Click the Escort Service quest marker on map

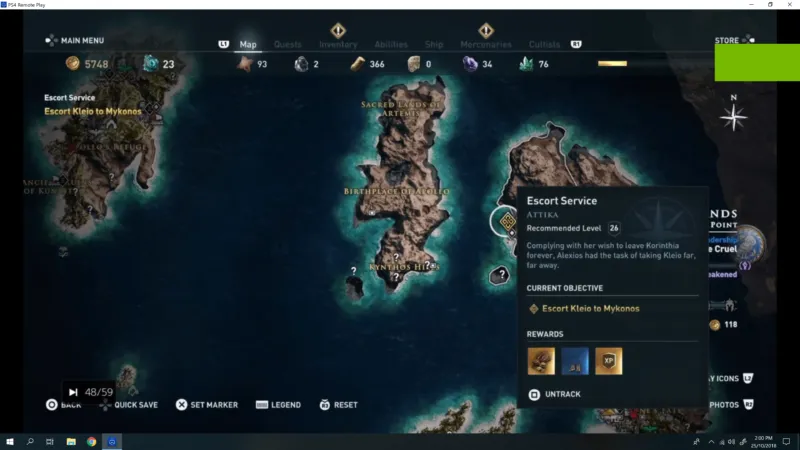(x=507, y=221)
